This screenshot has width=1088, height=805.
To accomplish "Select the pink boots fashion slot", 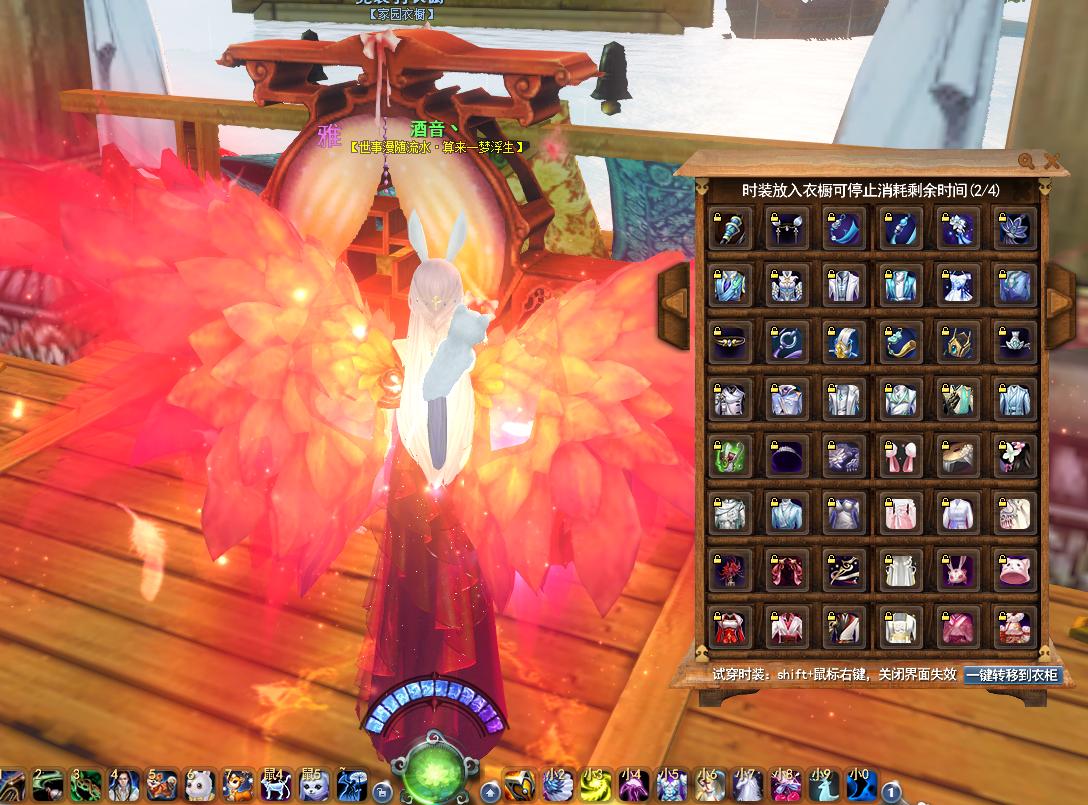I will [900, 457].
